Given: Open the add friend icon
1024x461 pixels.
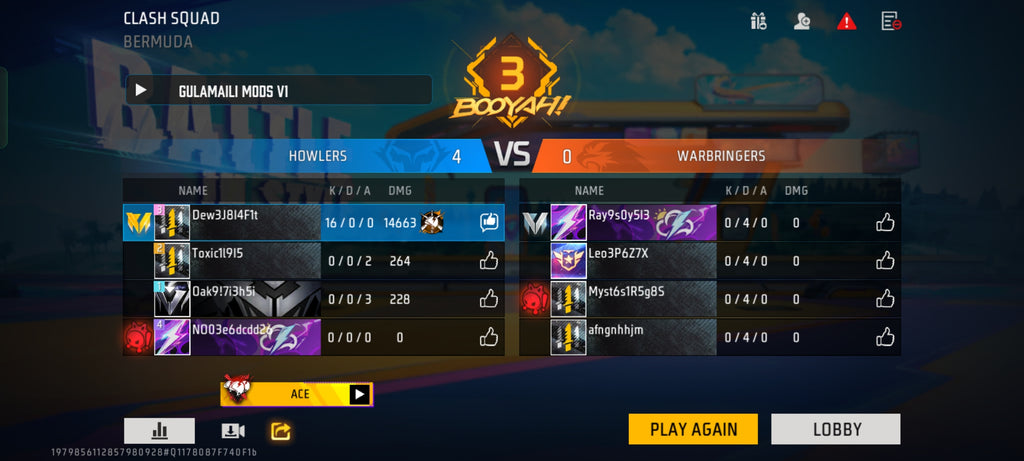Looking at the screenshot, I should pyautogui.click(x=801, y=21).
